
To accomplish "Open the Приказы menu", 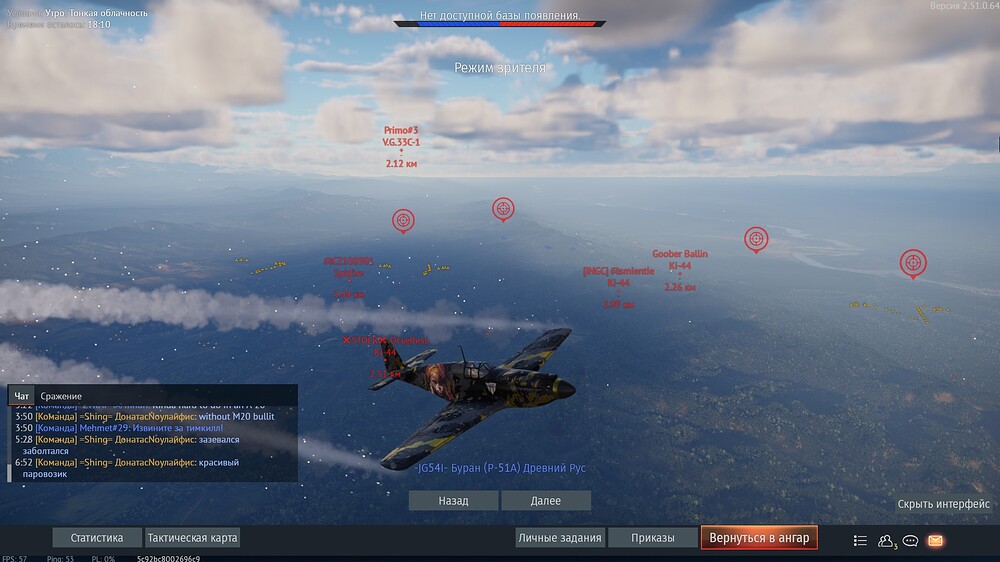I will 651,538.
